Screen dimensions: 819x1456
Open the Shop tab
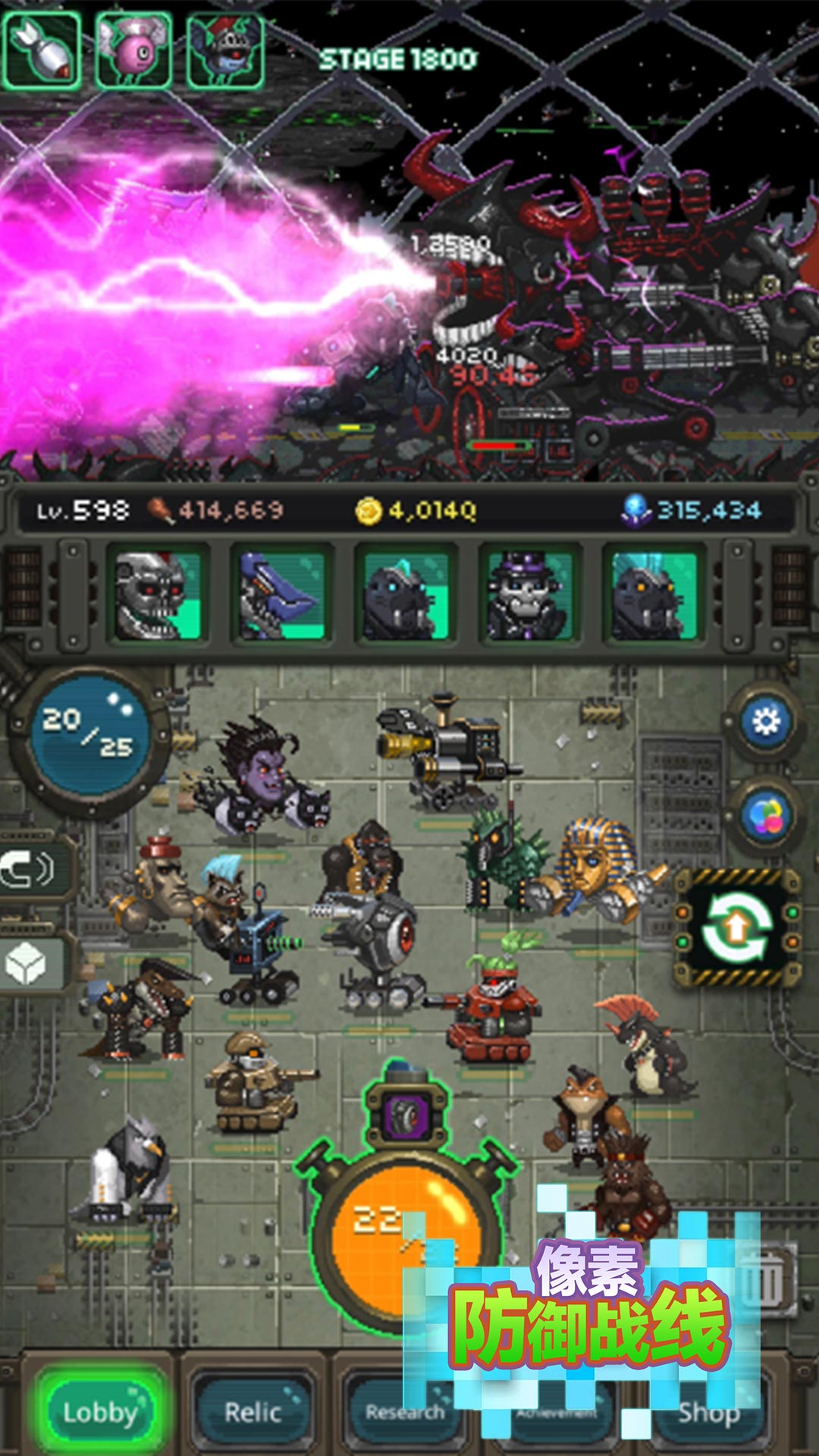709,1414
